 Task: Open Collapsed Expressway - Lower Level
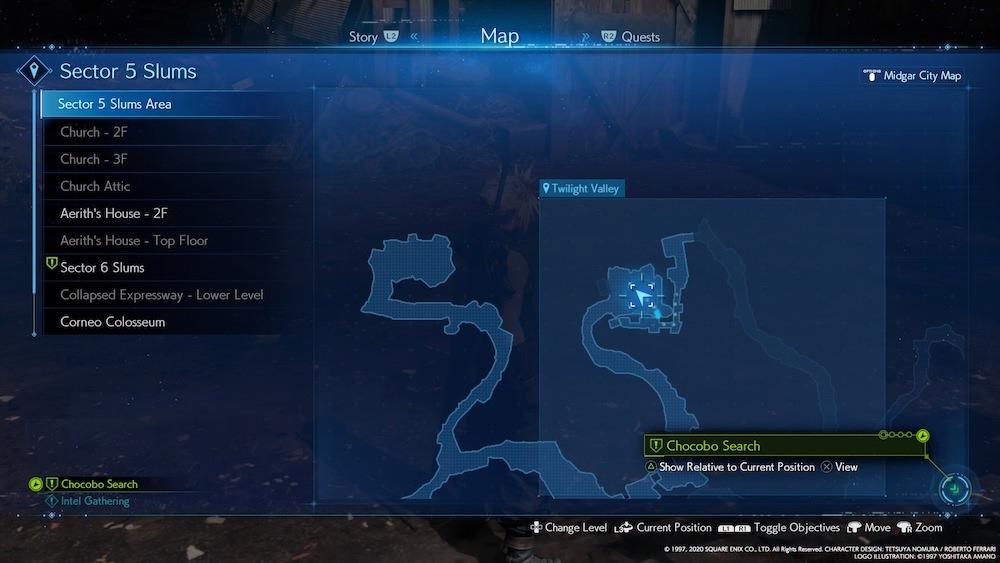pyautogui.click(x=160, y=295)
